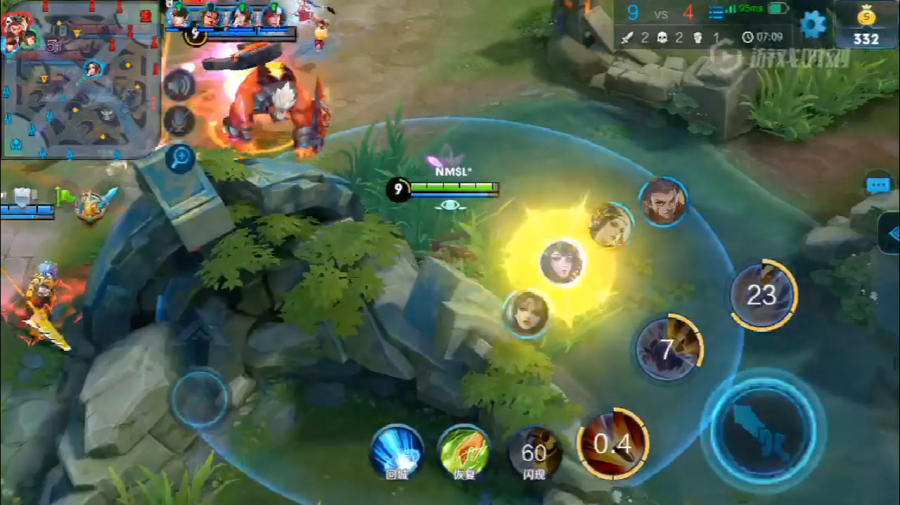The image size is (900, 505).
Task: Open the shop via the gold counter
Action: 866,24
